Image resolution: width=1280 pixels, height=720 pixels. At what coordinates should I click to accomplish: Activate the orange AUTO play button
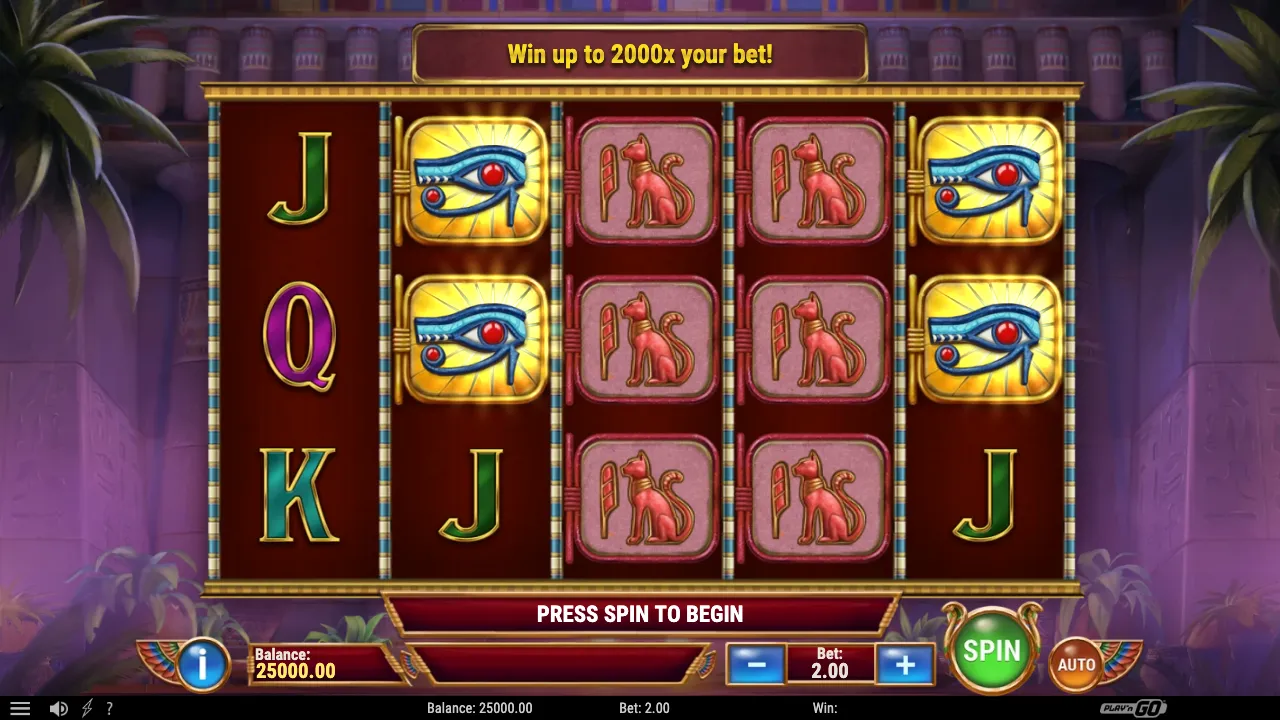[1076, 664]
